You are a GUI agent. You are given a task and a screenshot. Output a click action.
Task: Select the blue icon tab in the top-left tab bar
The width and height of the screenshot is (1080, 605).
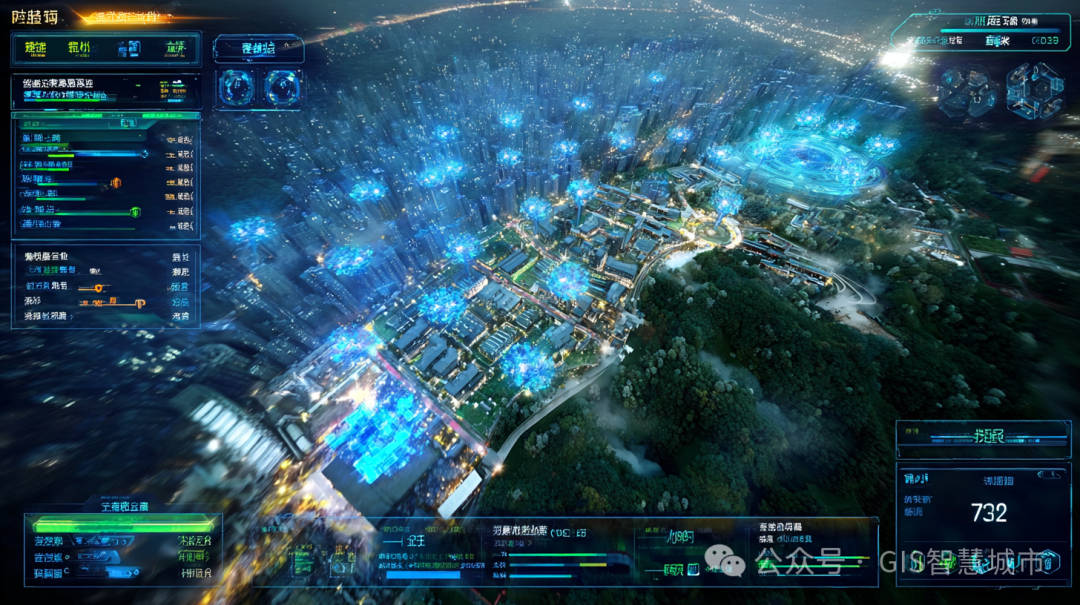pos(128,48)
